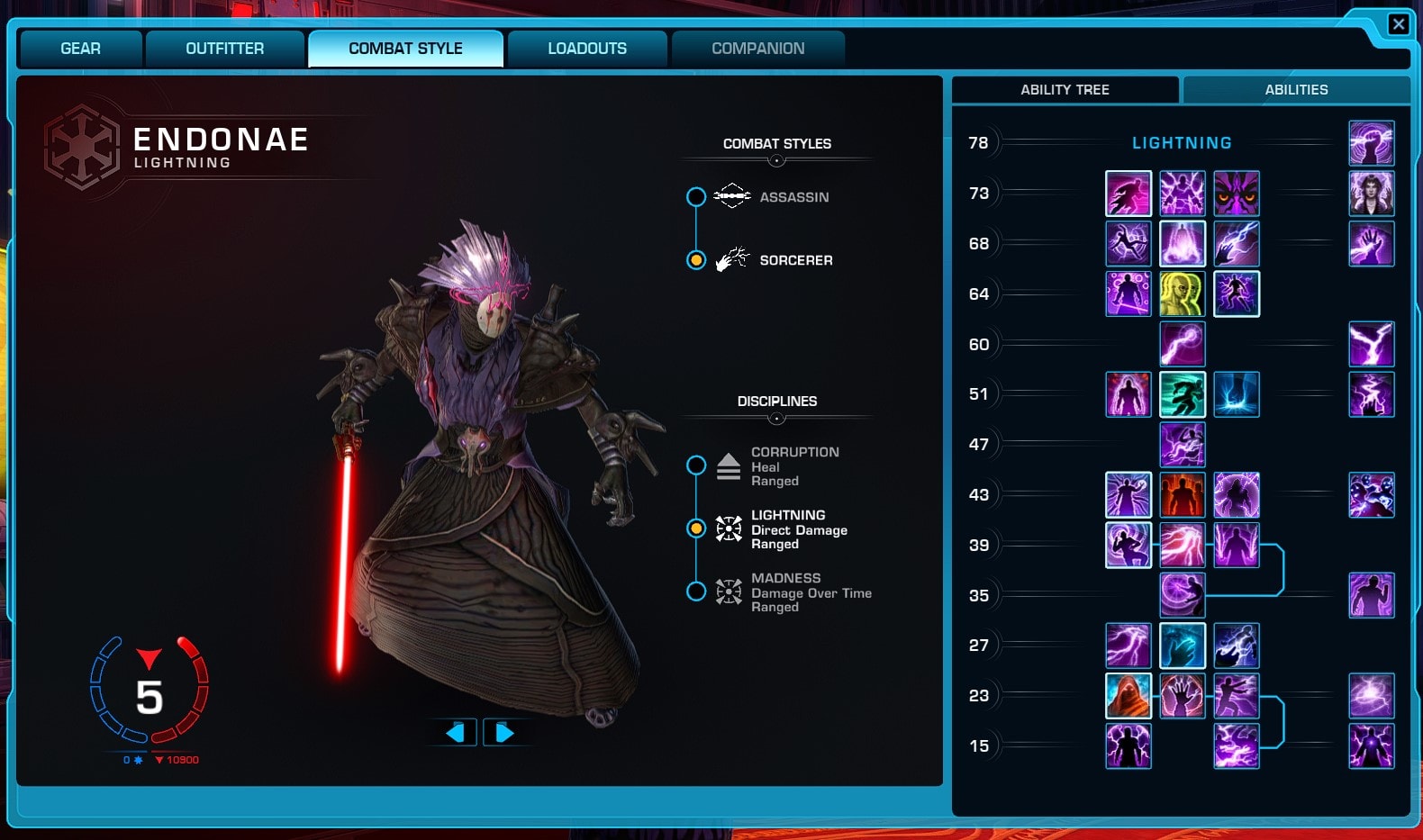
Task: Show the Ability Tree panel
Action: tap(1065, 90)
